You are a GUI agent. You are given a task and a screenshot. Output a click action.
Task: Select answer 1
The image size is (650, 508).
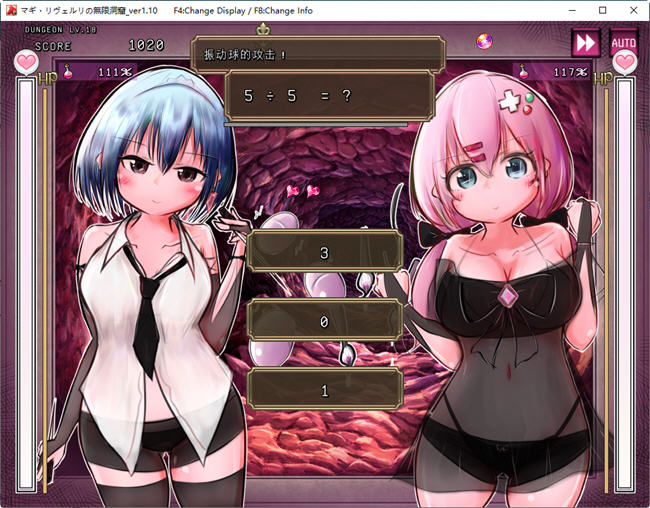point(324,390)
